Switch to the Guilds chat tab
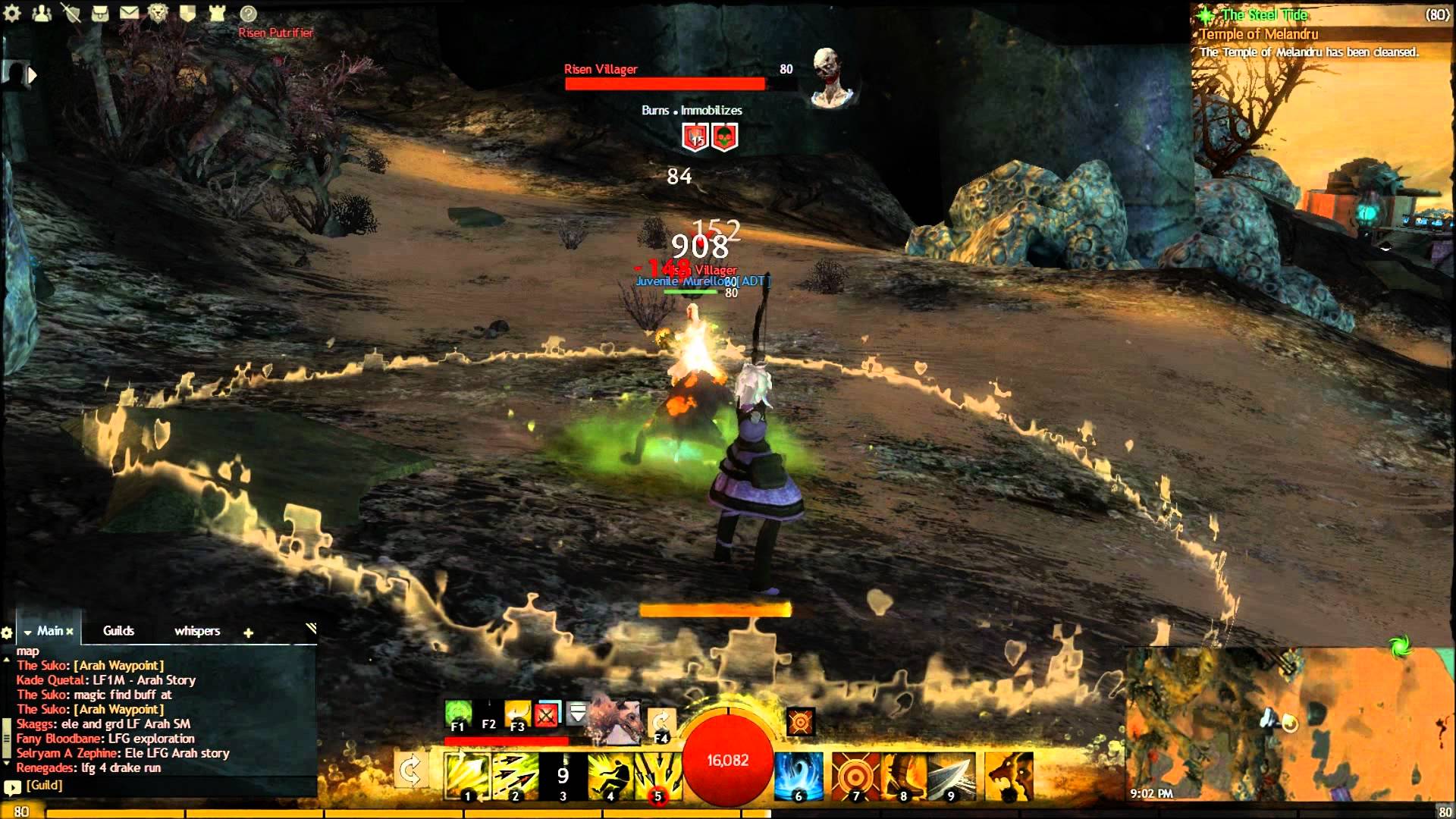Screen dimensions: 1456x819 [118, 631]
